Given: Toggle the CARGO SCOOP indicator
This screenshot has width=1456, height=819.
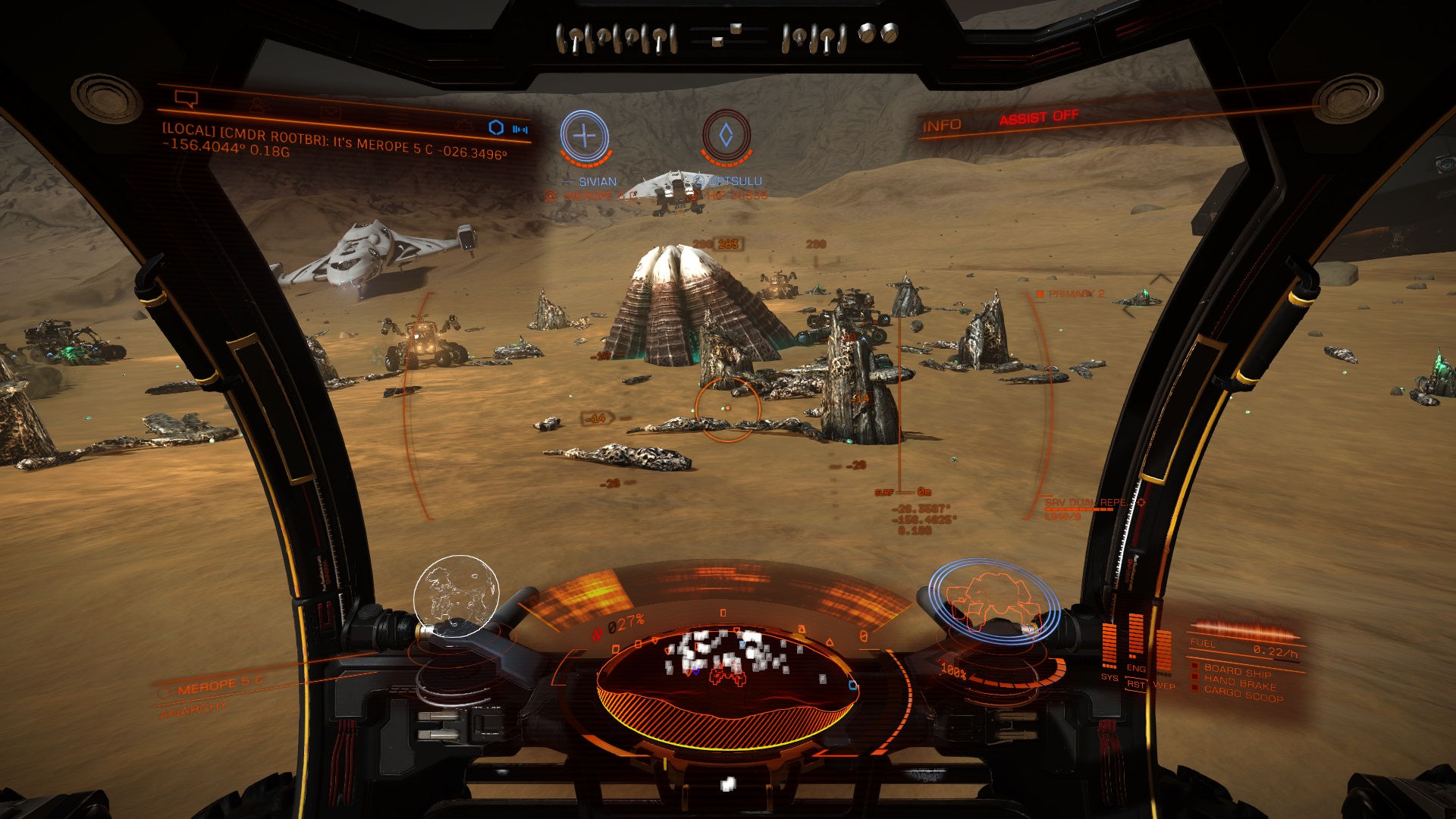Looking at the screenshot, I should (1243, 694).
